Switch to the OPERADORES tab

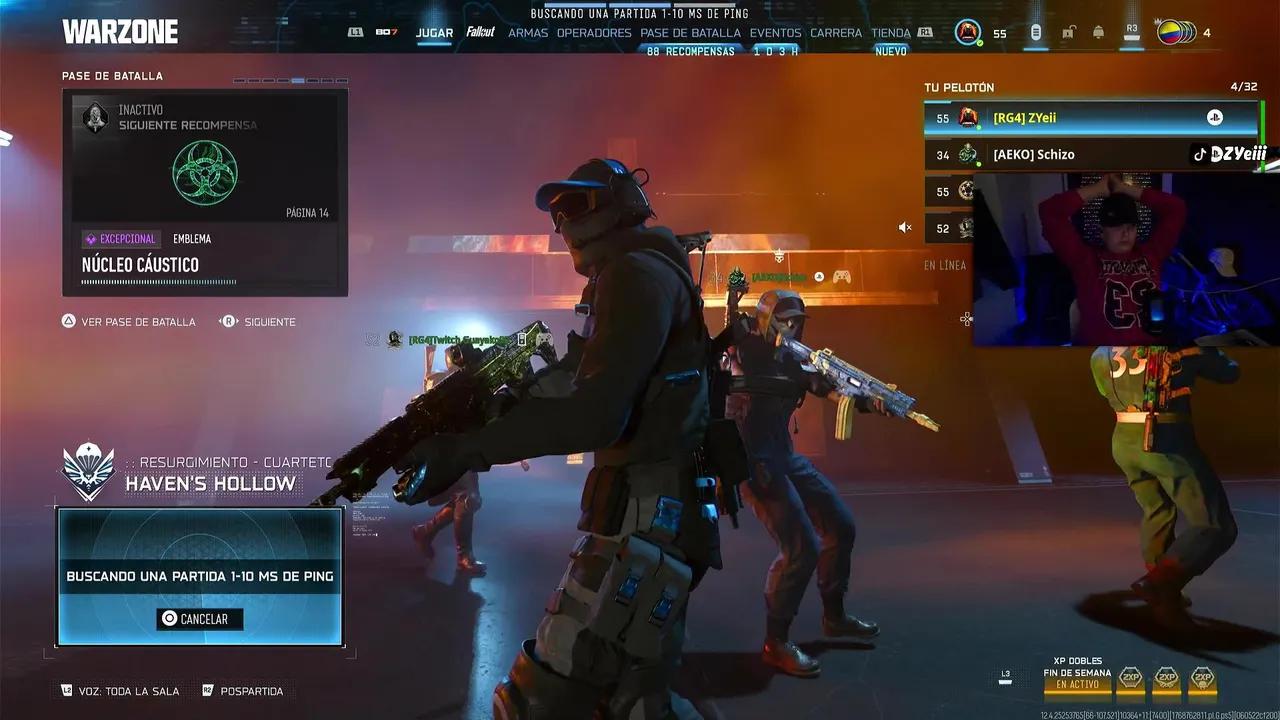594,32
